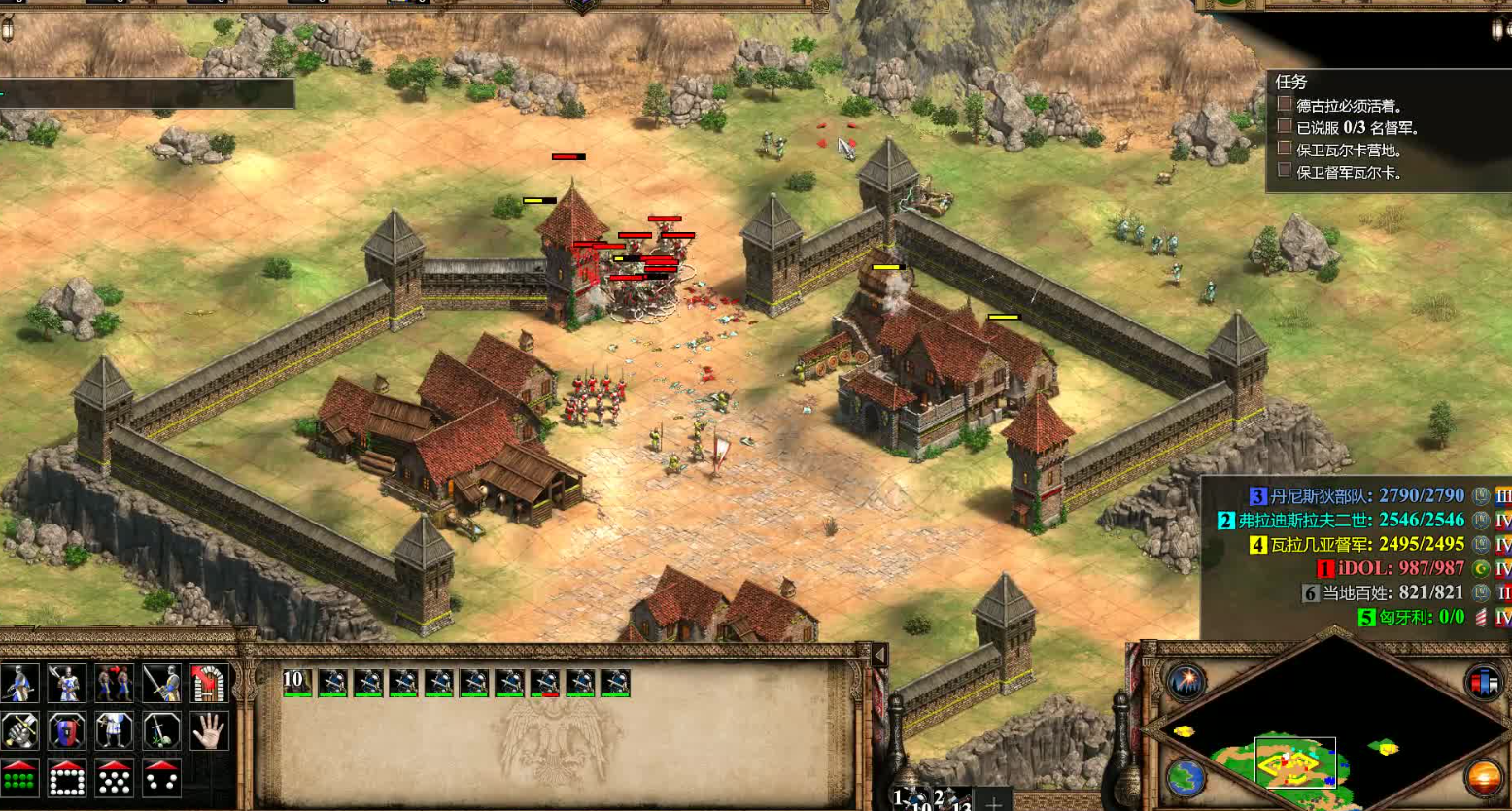Choose the flank formation with four dots
Screen dimensions: 1512x811
(161, 778)
